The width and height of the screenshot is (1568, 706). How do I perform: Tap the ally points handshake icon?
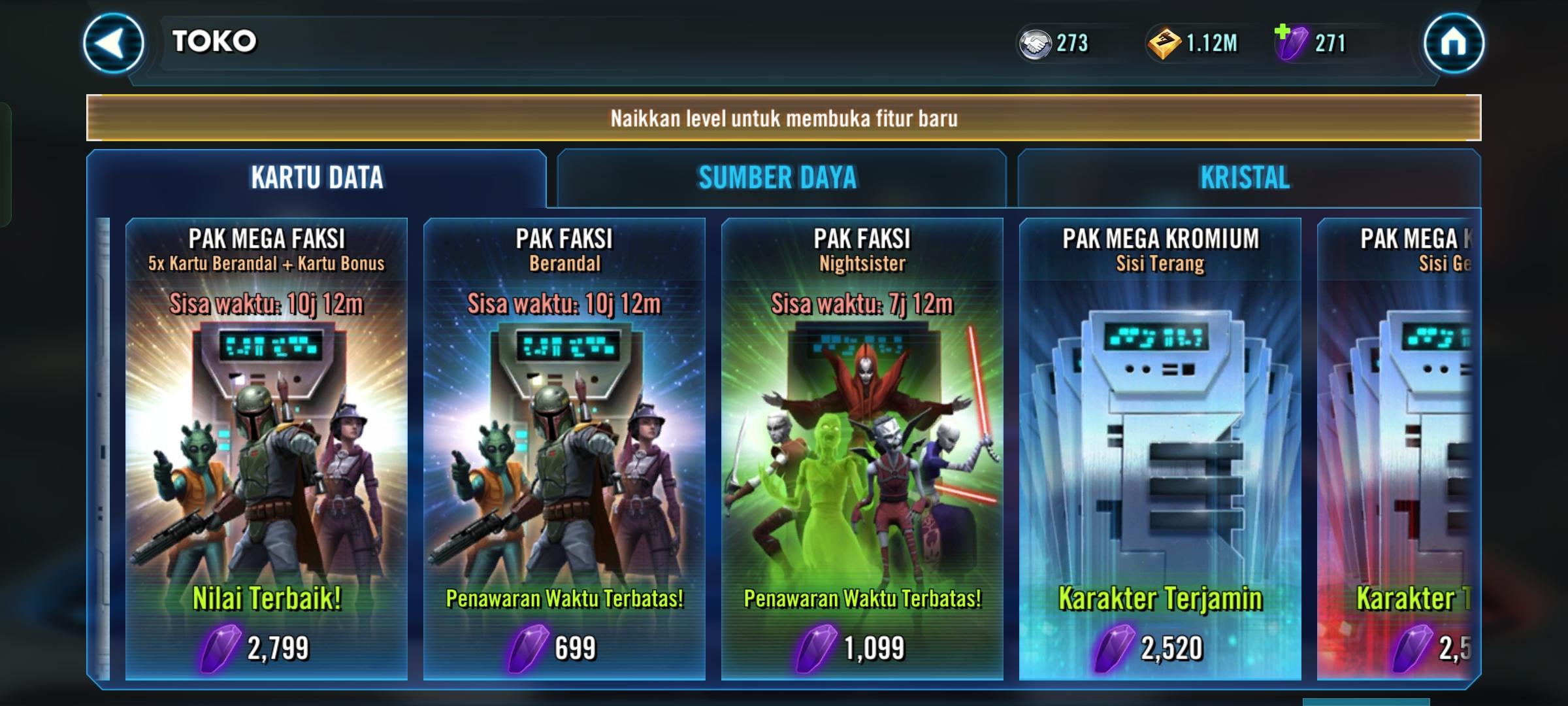coord(1035,44)
